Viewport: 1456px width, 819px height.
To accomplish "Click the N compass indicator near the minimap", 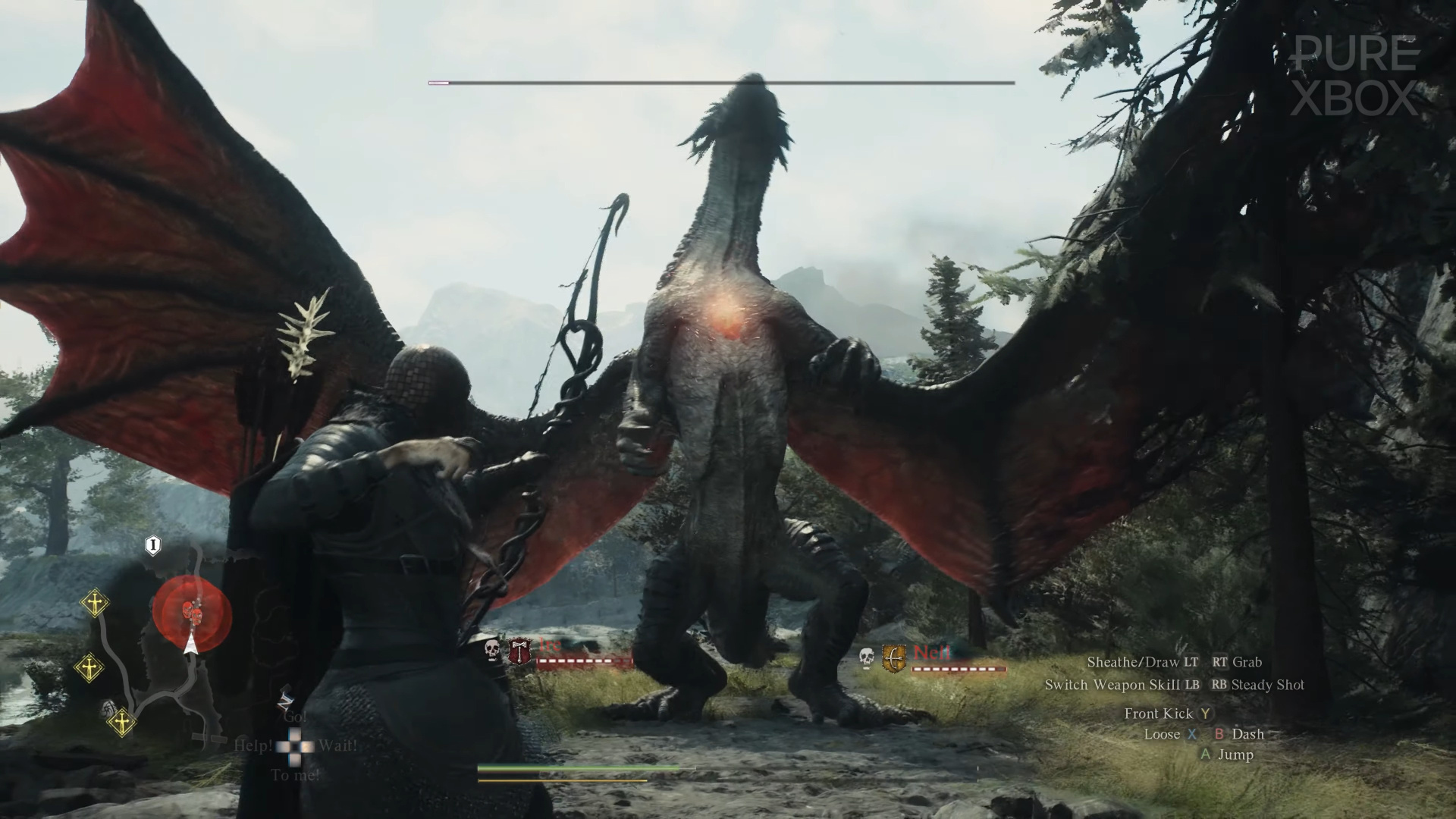I will [285, 701].
